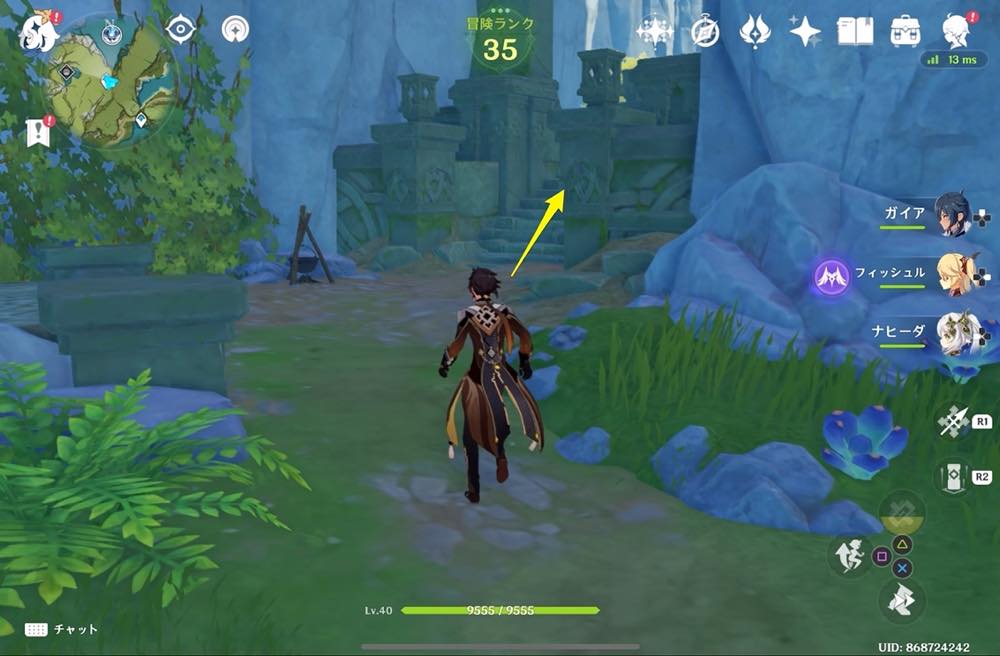Open the four-point star wish icon
Viewport: 1000px width, 656px height.
click(x=805, y=32)
